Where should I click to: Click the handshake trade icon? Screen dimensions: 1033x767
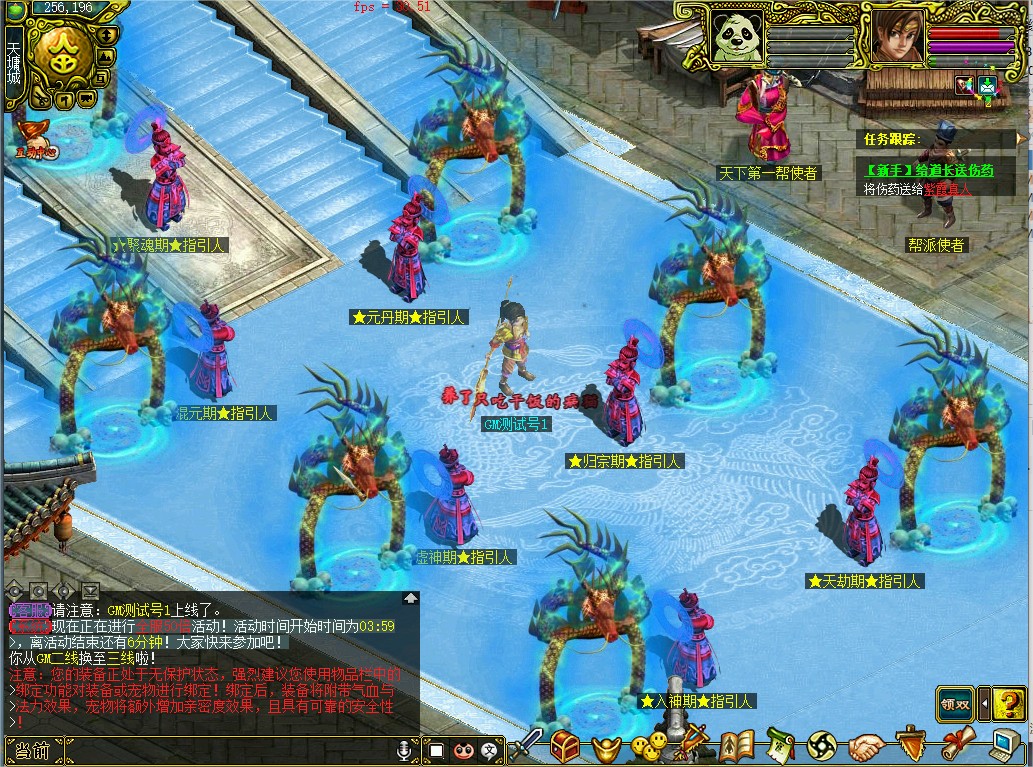866,746
